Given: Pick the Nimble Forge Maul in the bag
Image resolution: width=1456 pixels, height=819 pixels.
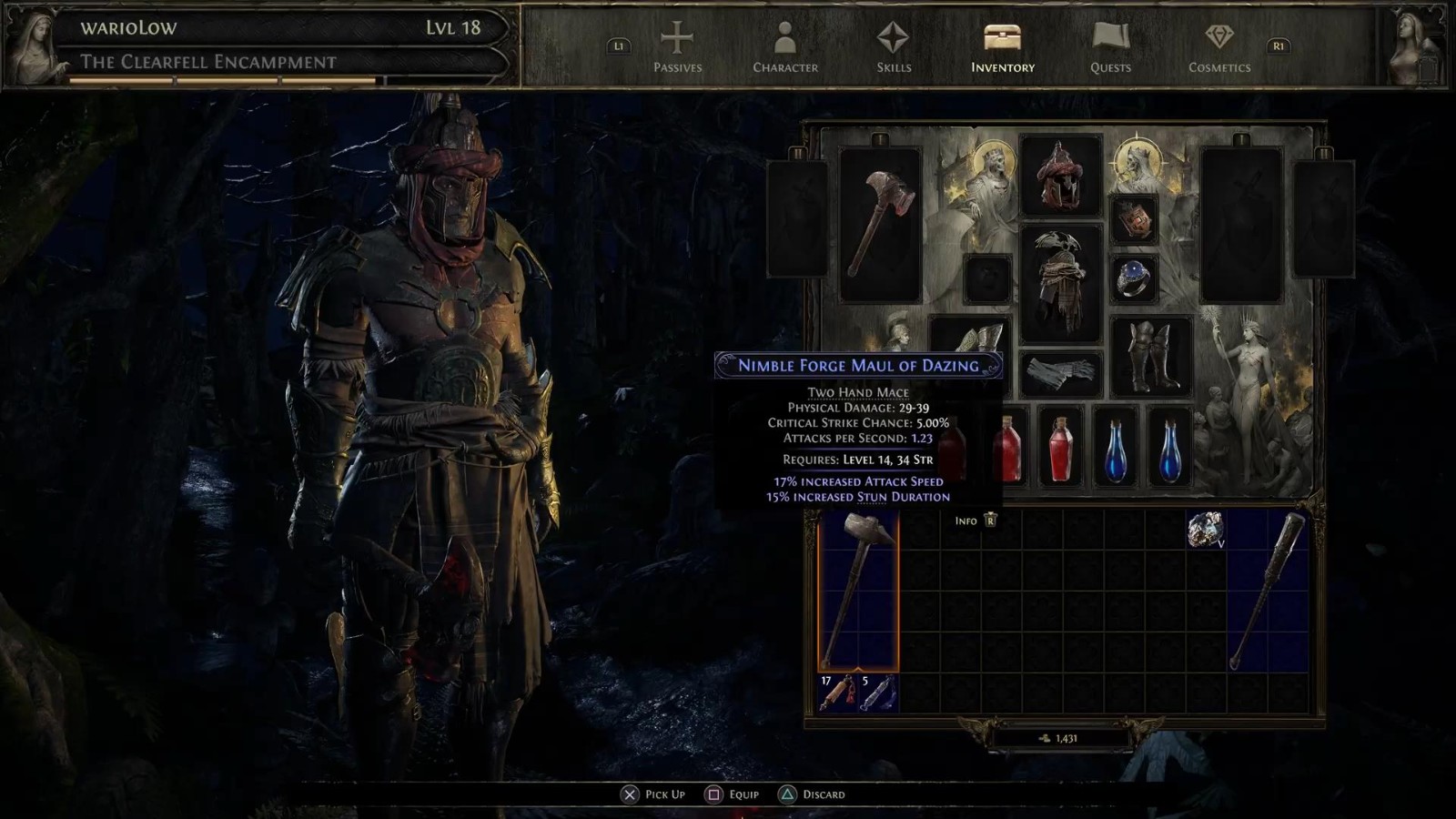Looking at the screenshot, I should pos(858,590).
